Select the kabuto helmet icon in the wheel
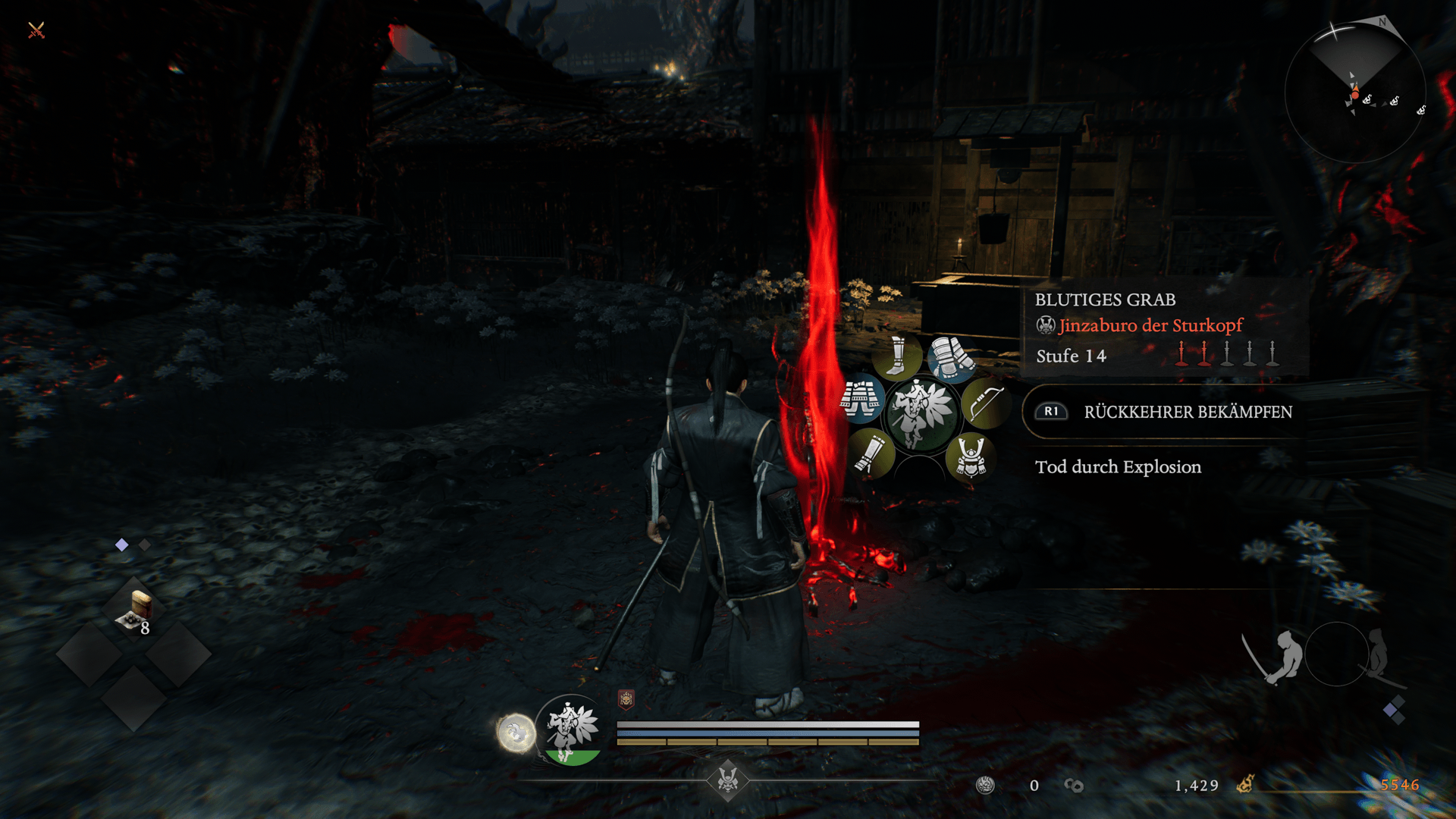The image size is (1456, 819). click(x=971, y=457)
